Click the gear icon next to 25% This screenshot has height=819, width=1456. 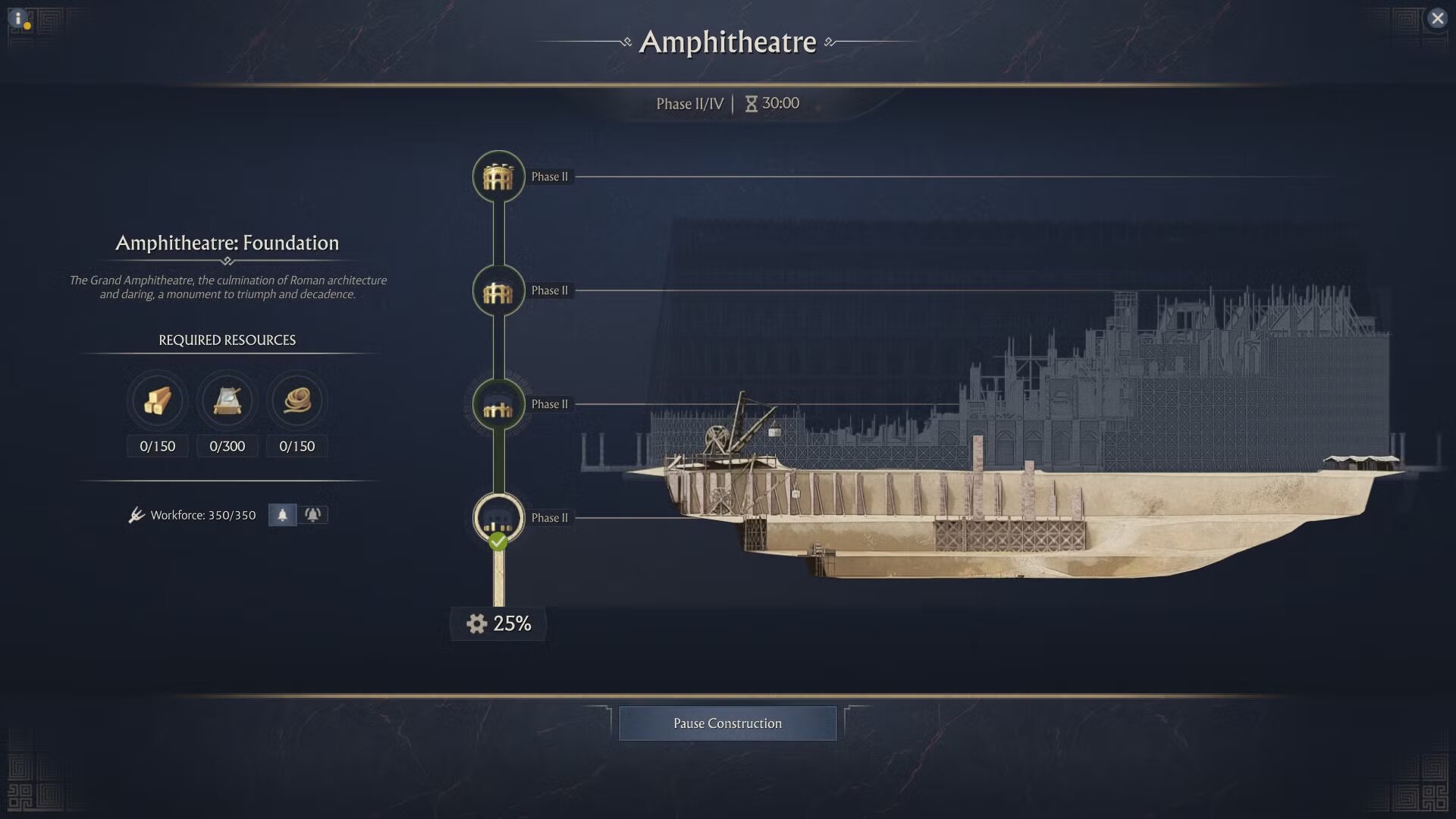[475, 623]
